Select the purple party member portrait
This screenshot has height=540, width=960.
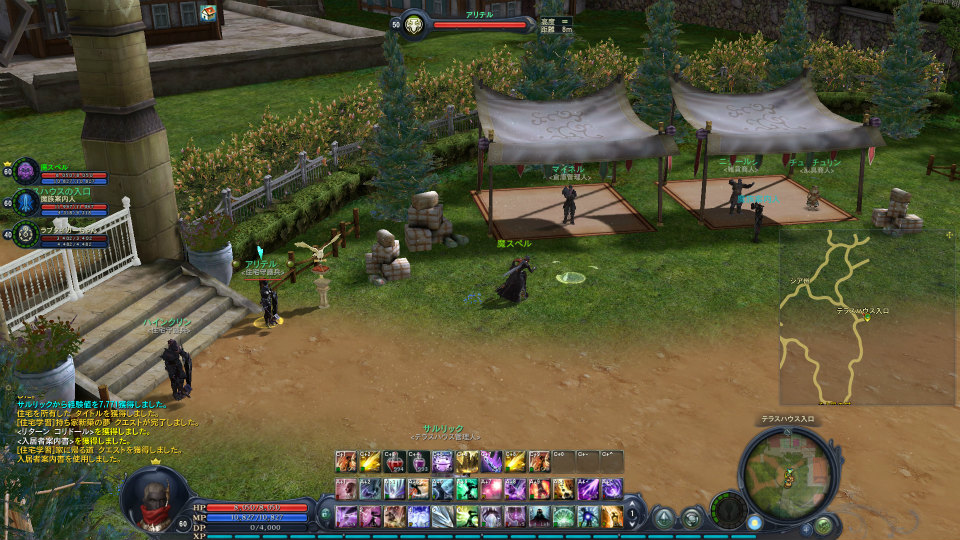(26, 171)
